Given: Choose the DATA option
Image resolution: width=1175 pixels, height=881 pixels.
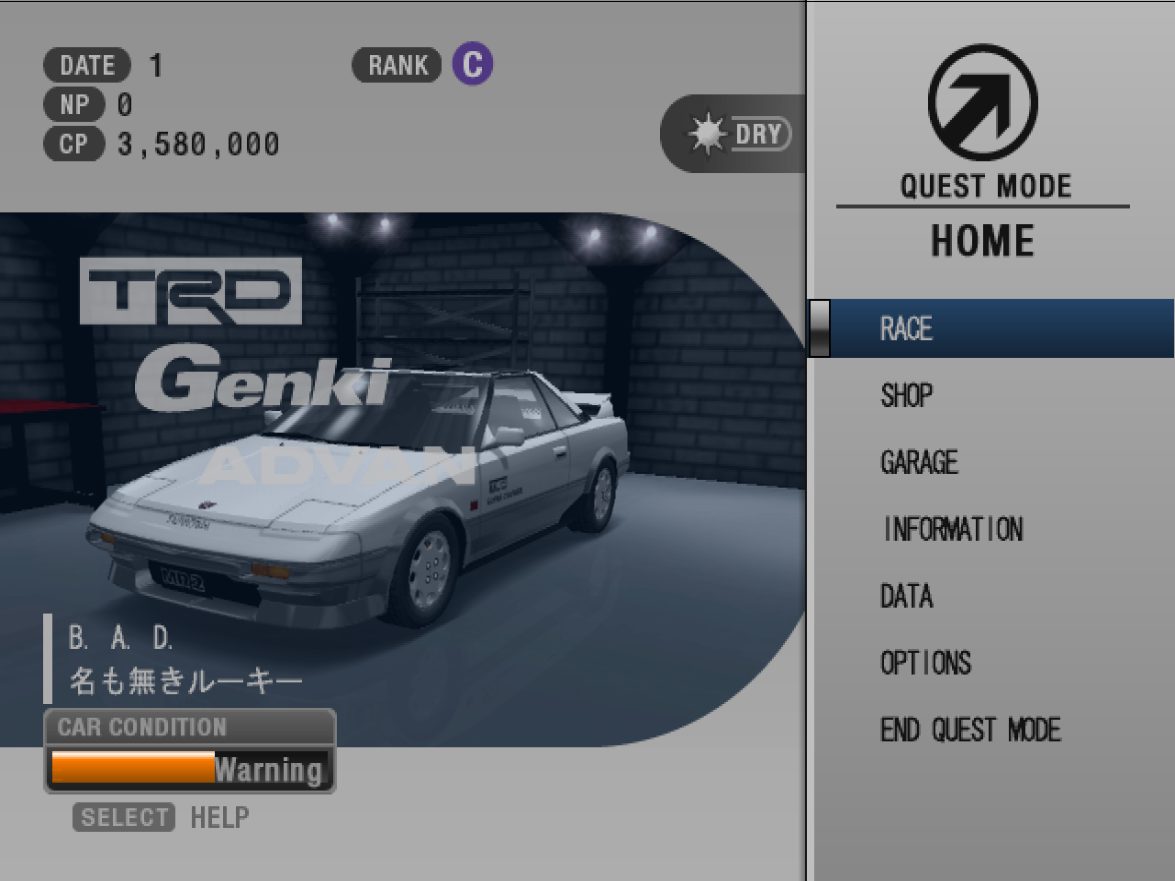Looking at the screenshot, I should tap(906, 596).
